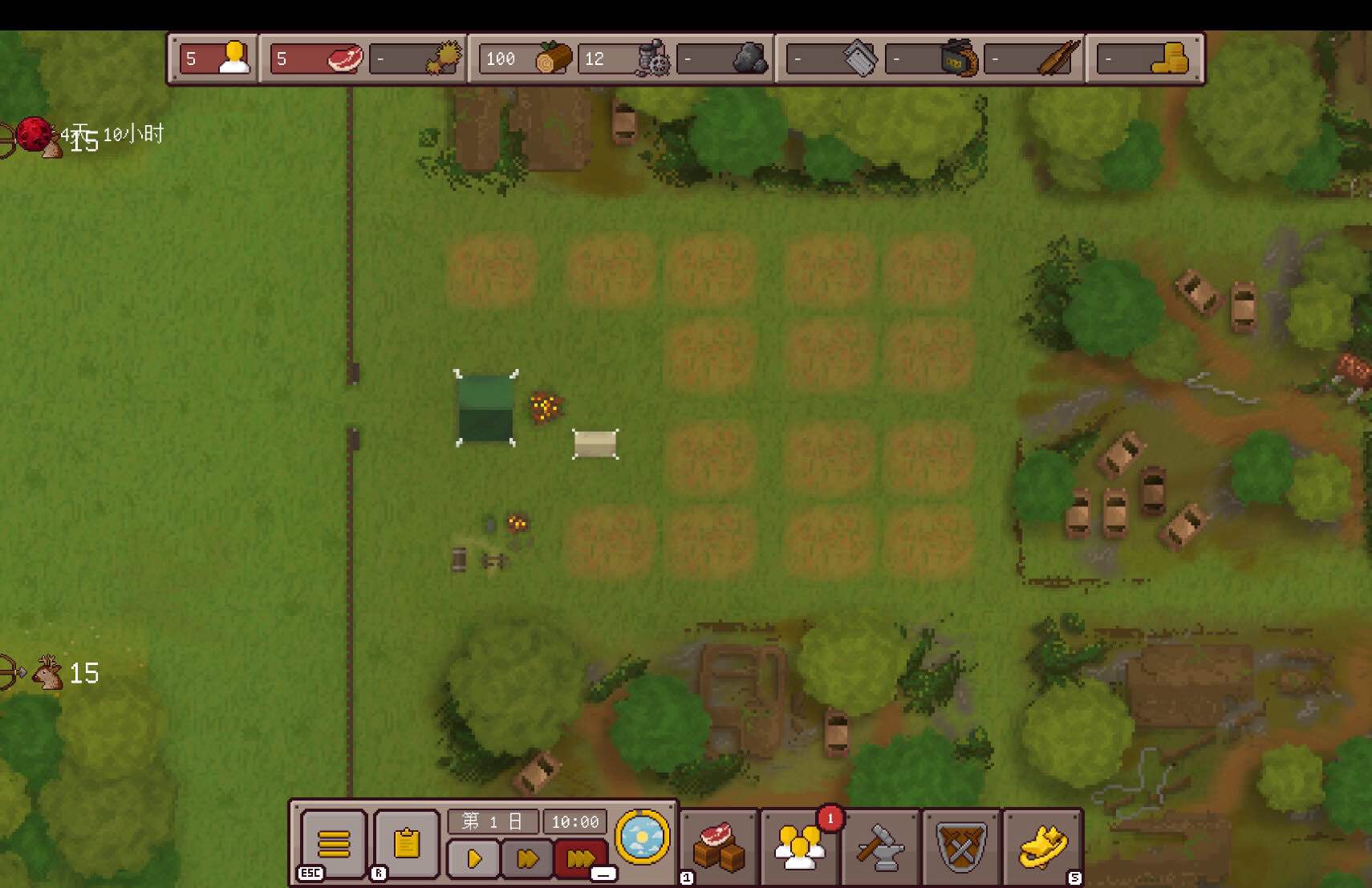Open the villagers panel with notification badge

click(800, 847)
